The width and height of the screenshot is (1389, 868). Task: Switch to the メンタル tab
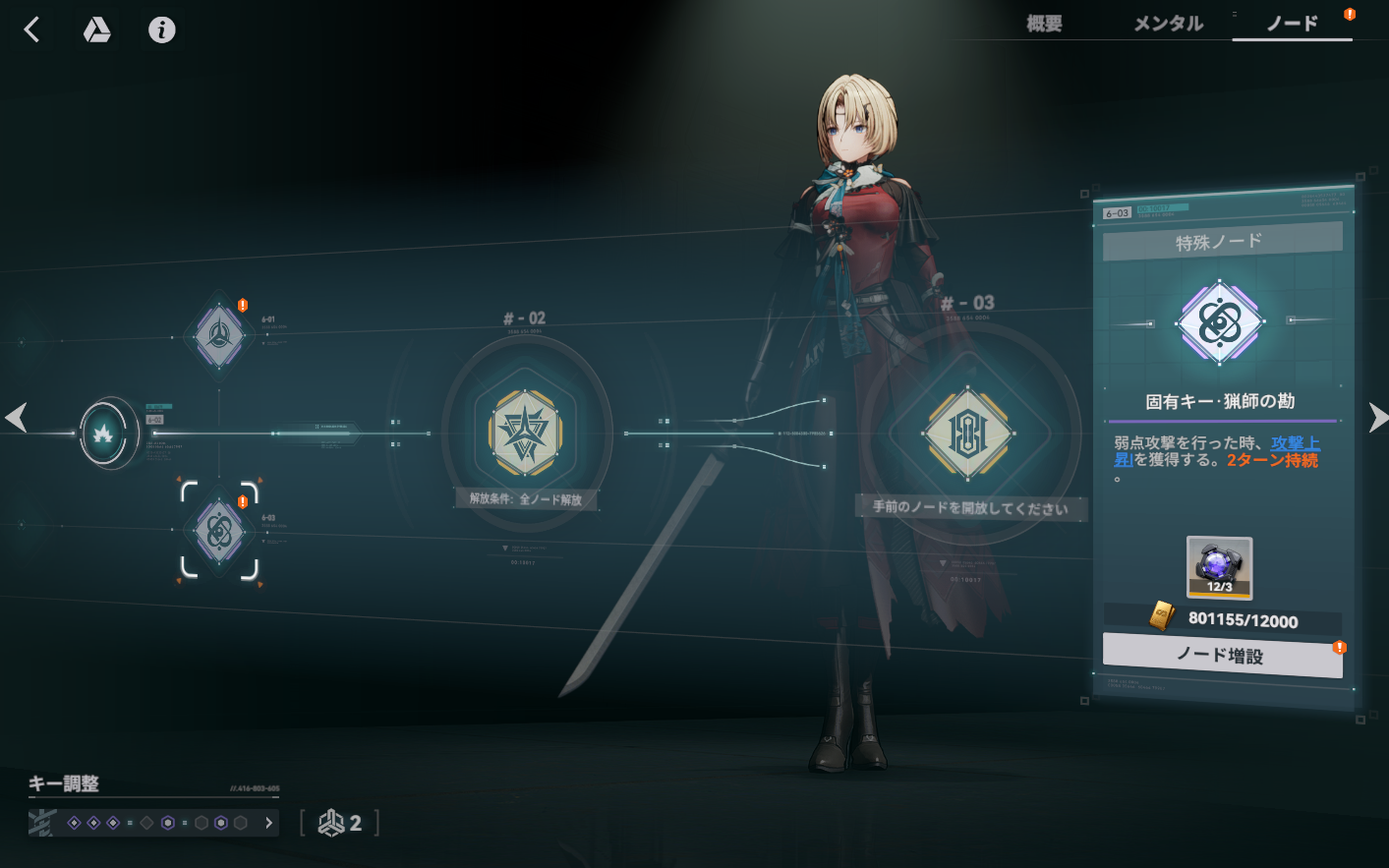tap(1168, 24)
